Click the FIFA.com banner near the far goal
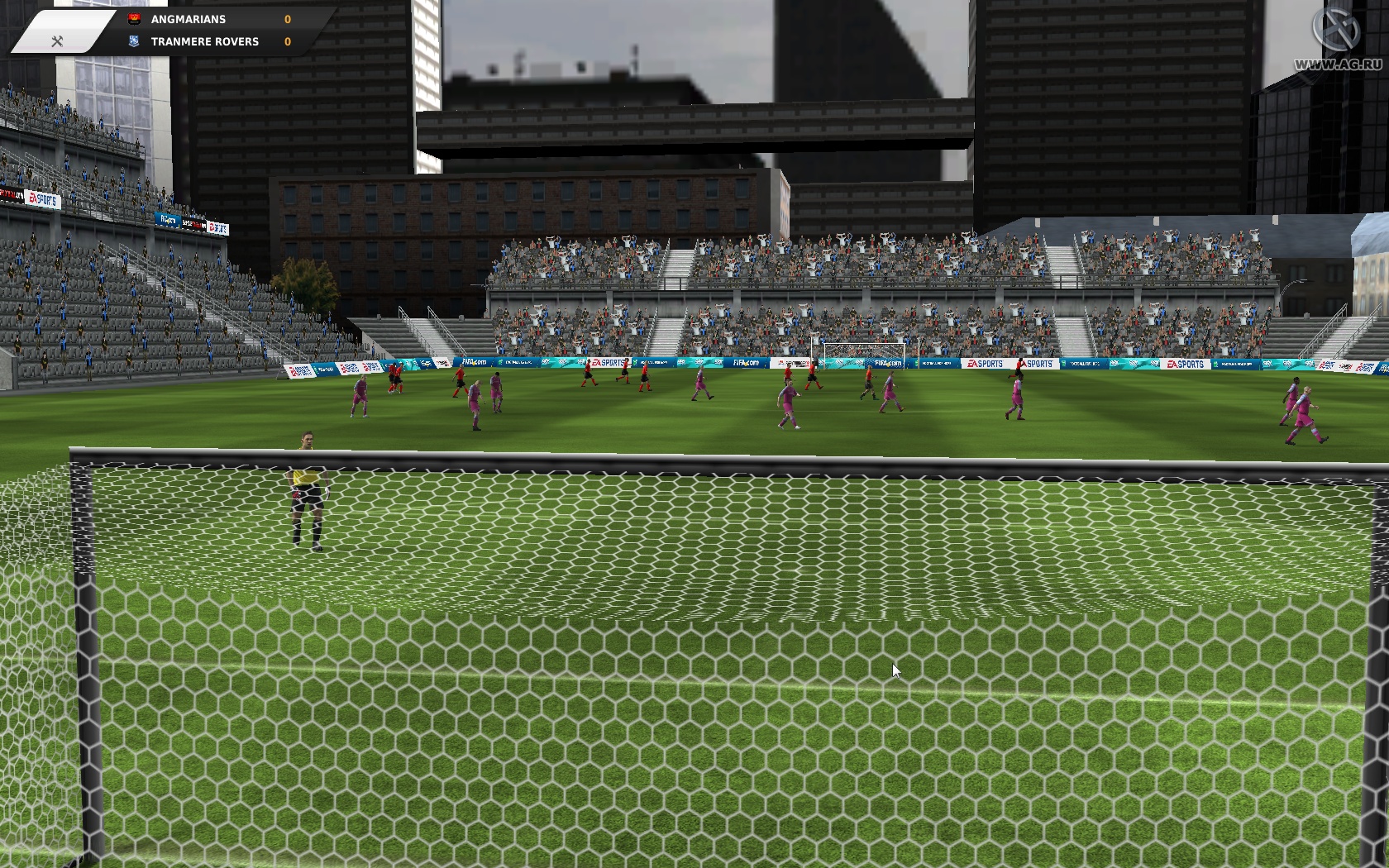The image size is (1389, 868). tap(887, 362)
